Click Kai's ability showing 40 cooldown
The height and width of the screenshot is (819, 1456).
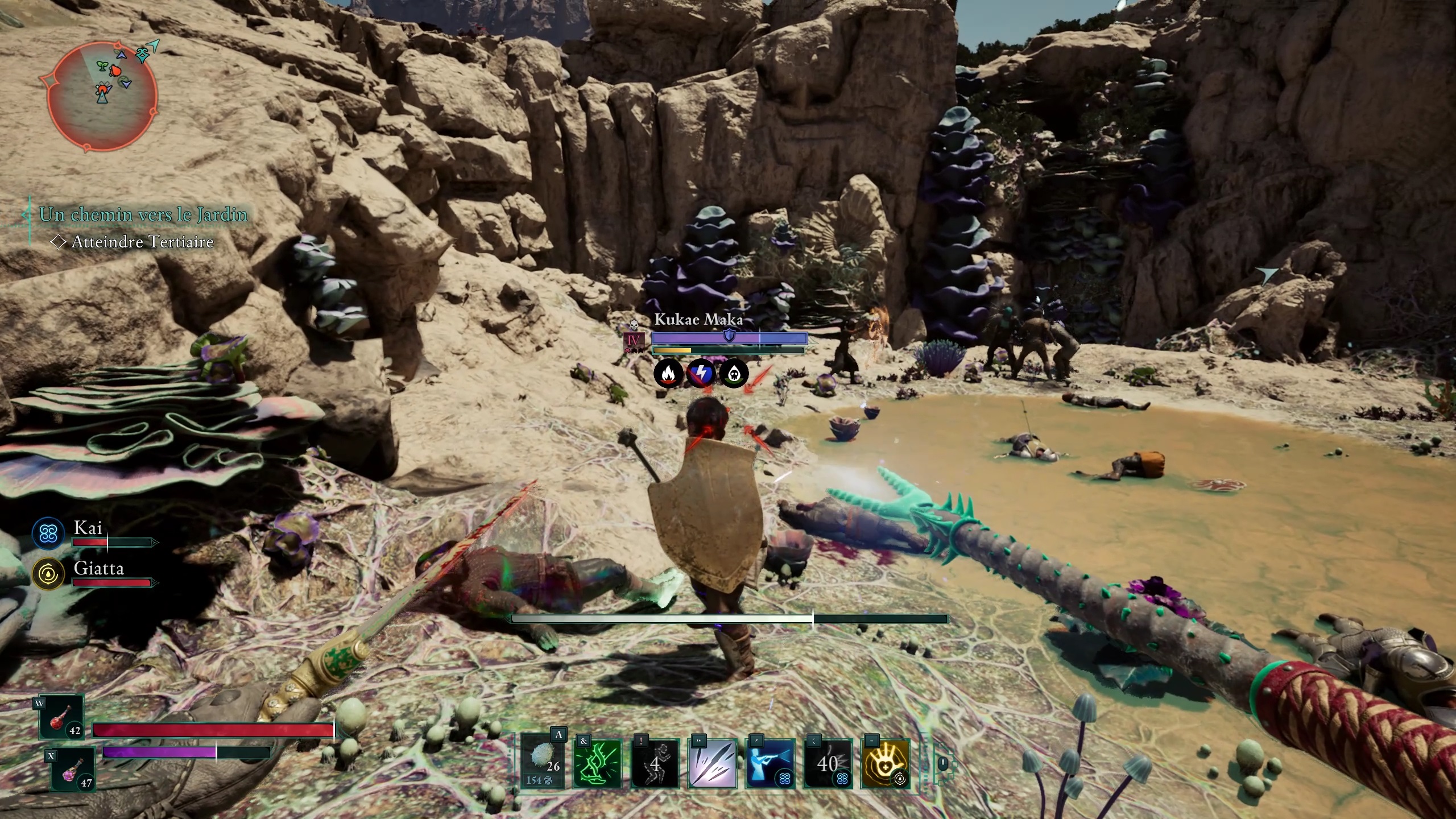point(828,763)
